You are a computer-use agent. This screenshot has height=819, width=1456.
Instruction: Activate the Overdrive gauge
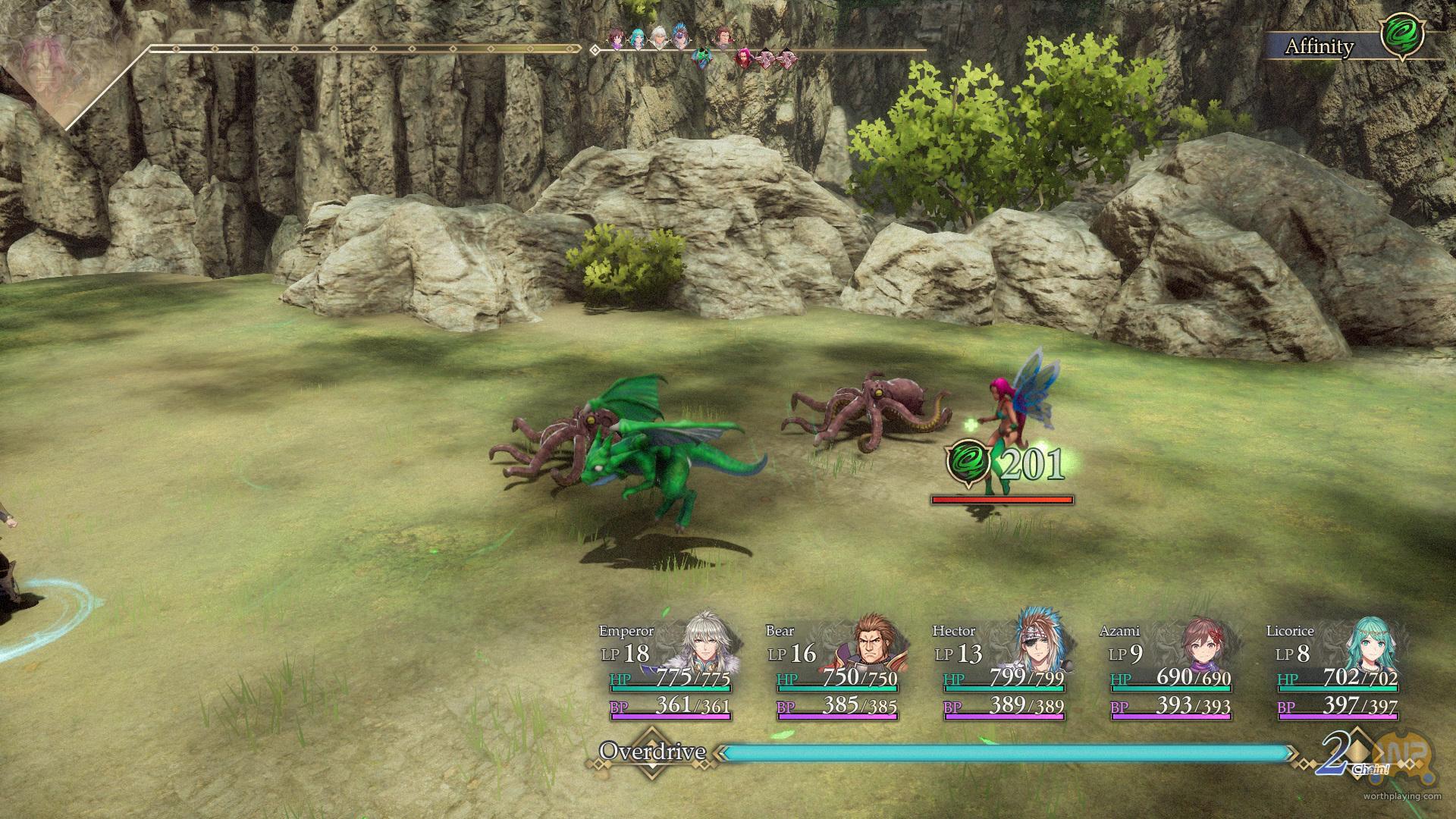[x=1006, y=753]
